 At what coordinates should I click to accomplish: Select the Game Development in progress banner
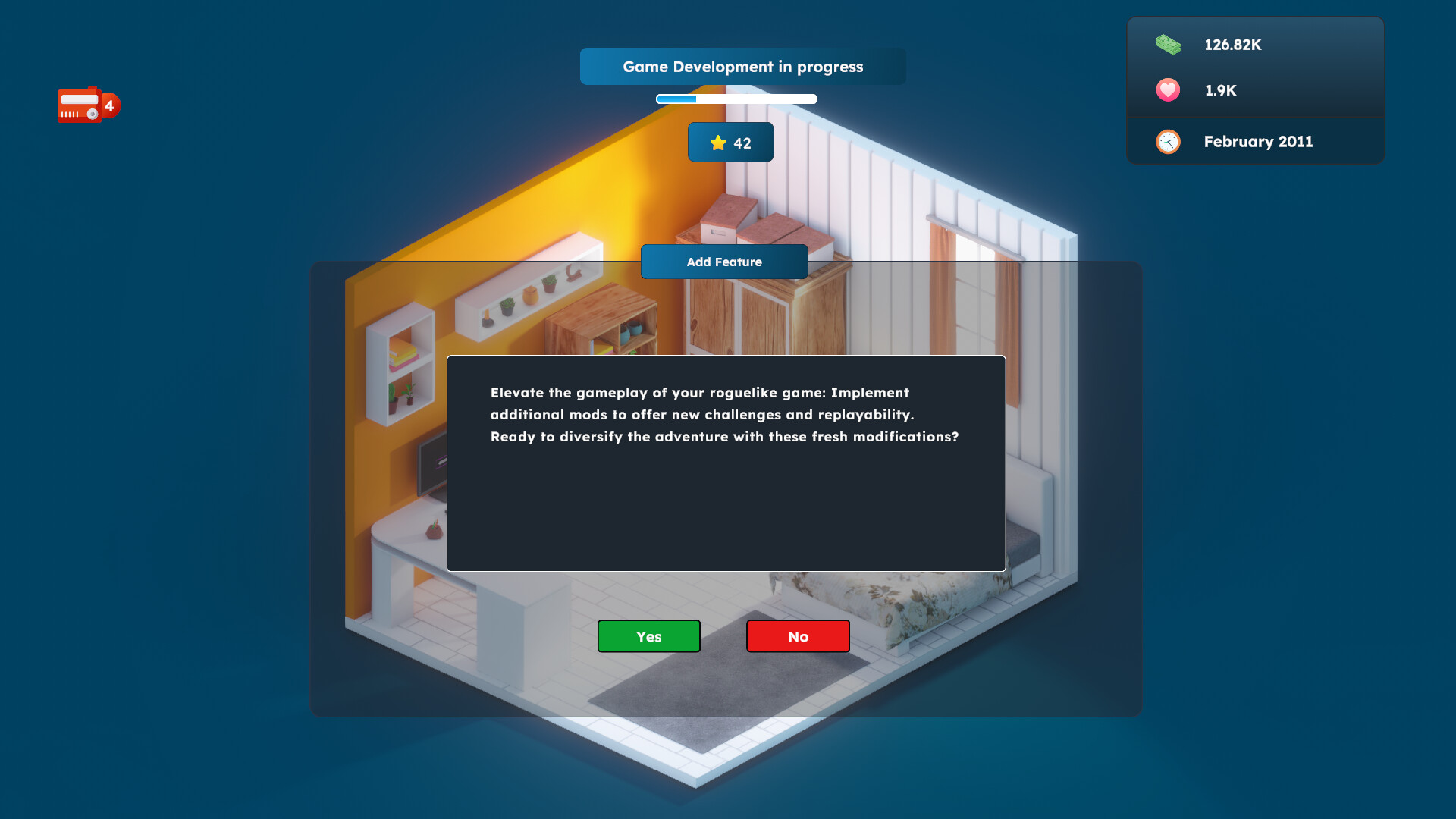pos(742,66)
